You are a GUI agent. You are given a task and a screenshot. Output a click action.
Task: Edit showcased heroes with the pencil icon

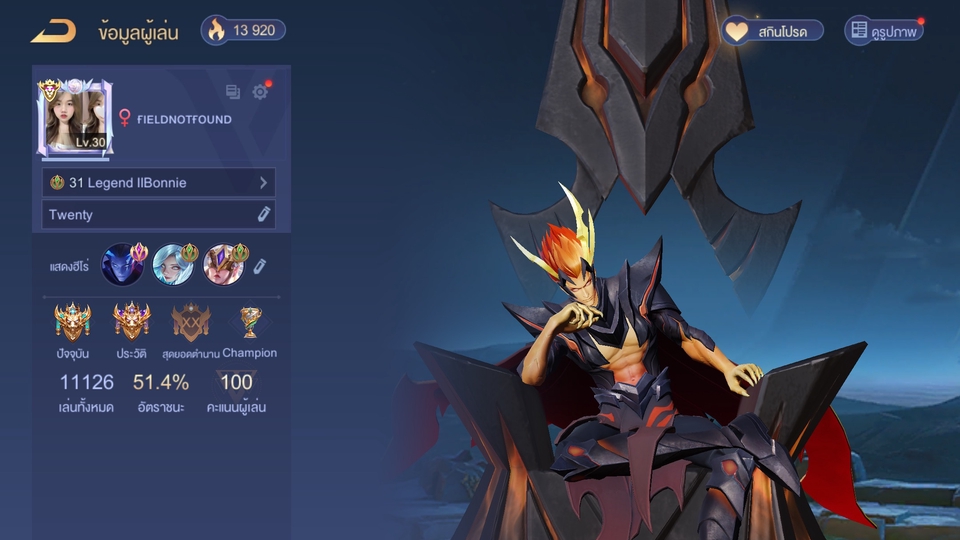(x=259, y=265)
